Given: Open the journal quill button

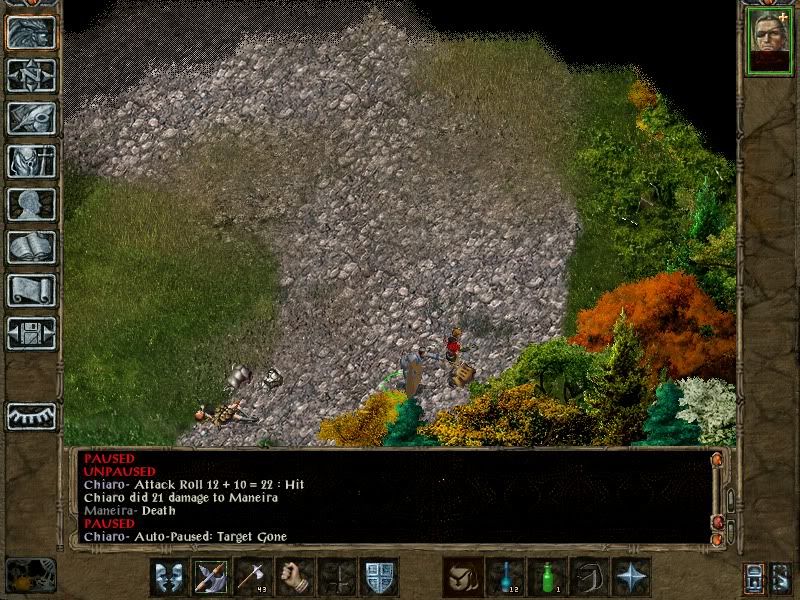Looking at the screenshot, I should click(x=31, y=118).
